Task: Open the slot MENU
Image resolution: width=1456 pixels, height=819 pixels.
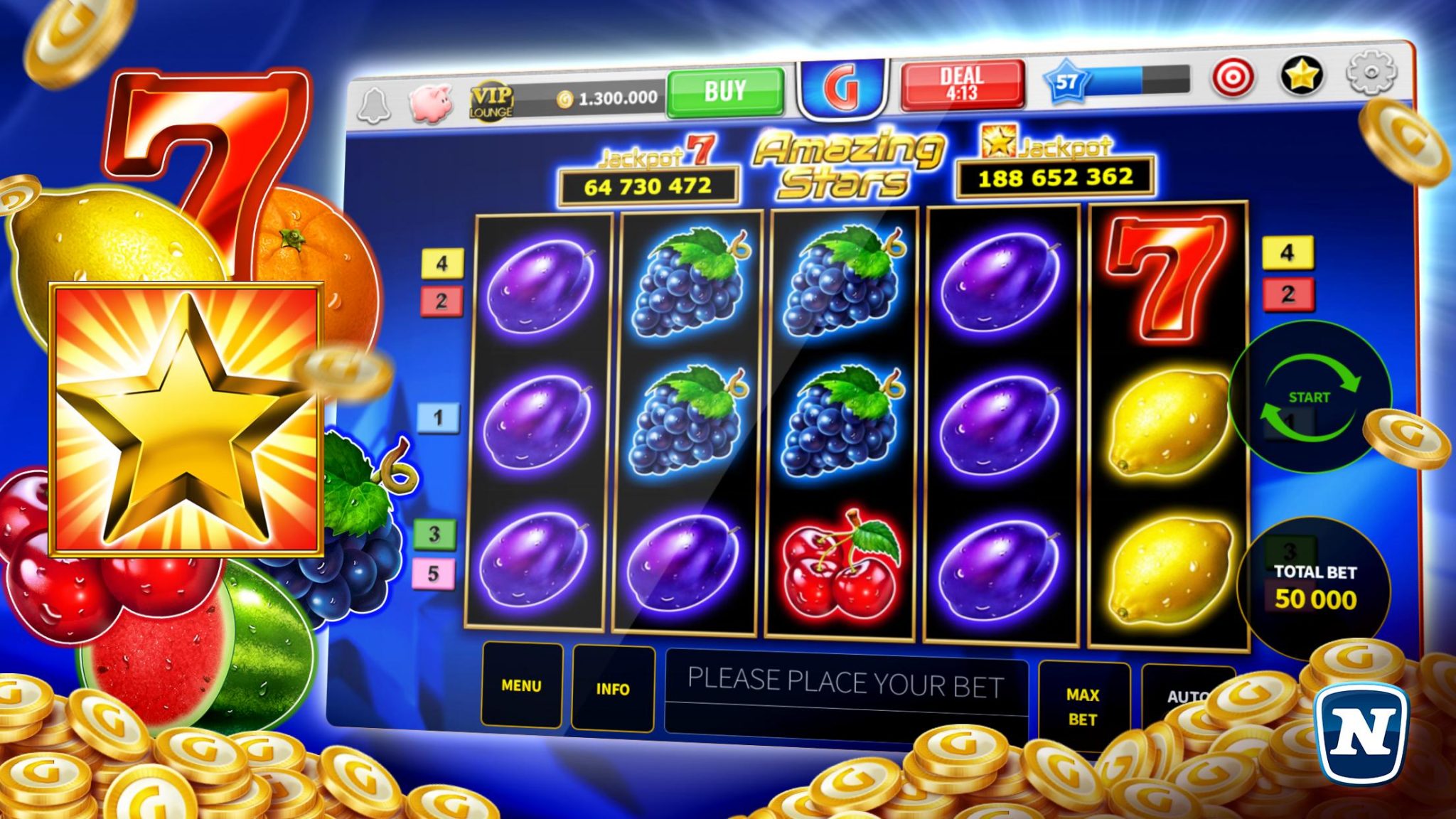Action: tap(521, 685)
